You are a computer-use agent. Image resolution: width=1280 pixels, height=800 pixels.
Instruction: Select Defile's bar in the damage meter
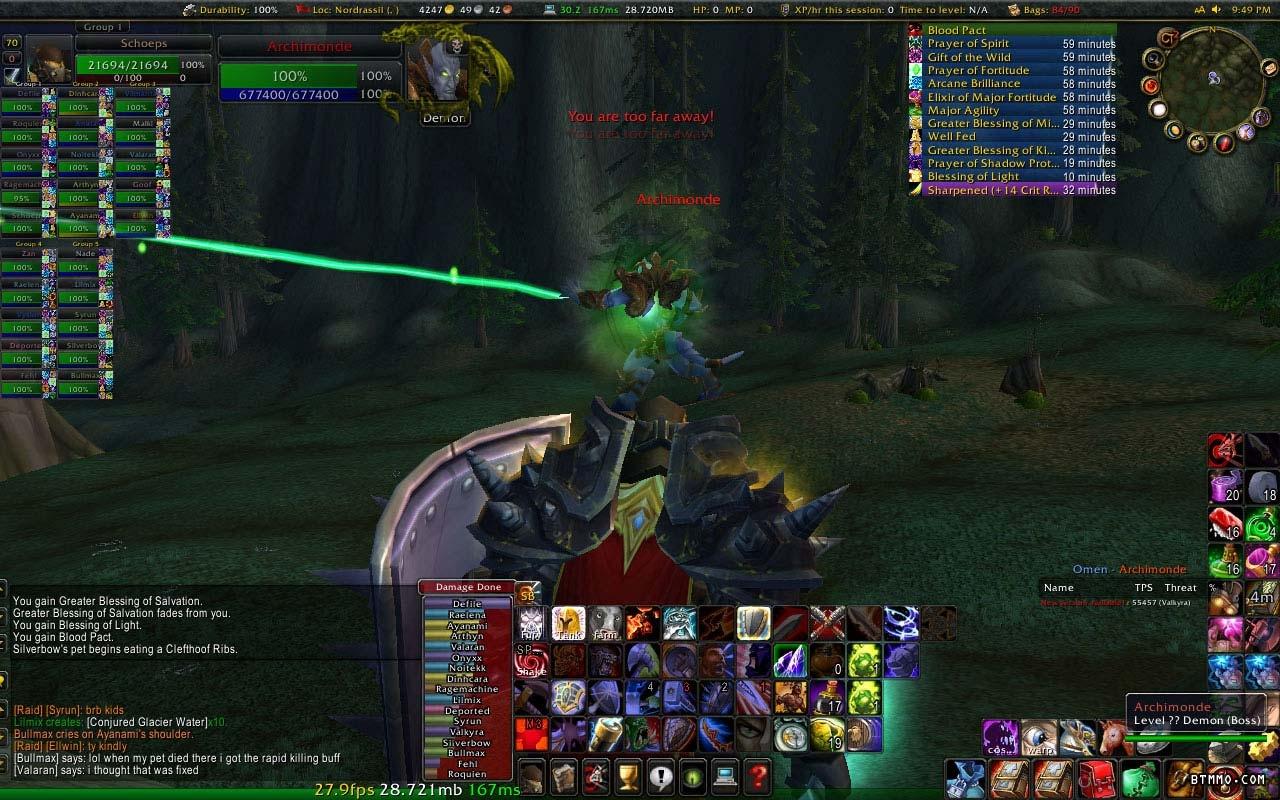(x=467, y=604)
